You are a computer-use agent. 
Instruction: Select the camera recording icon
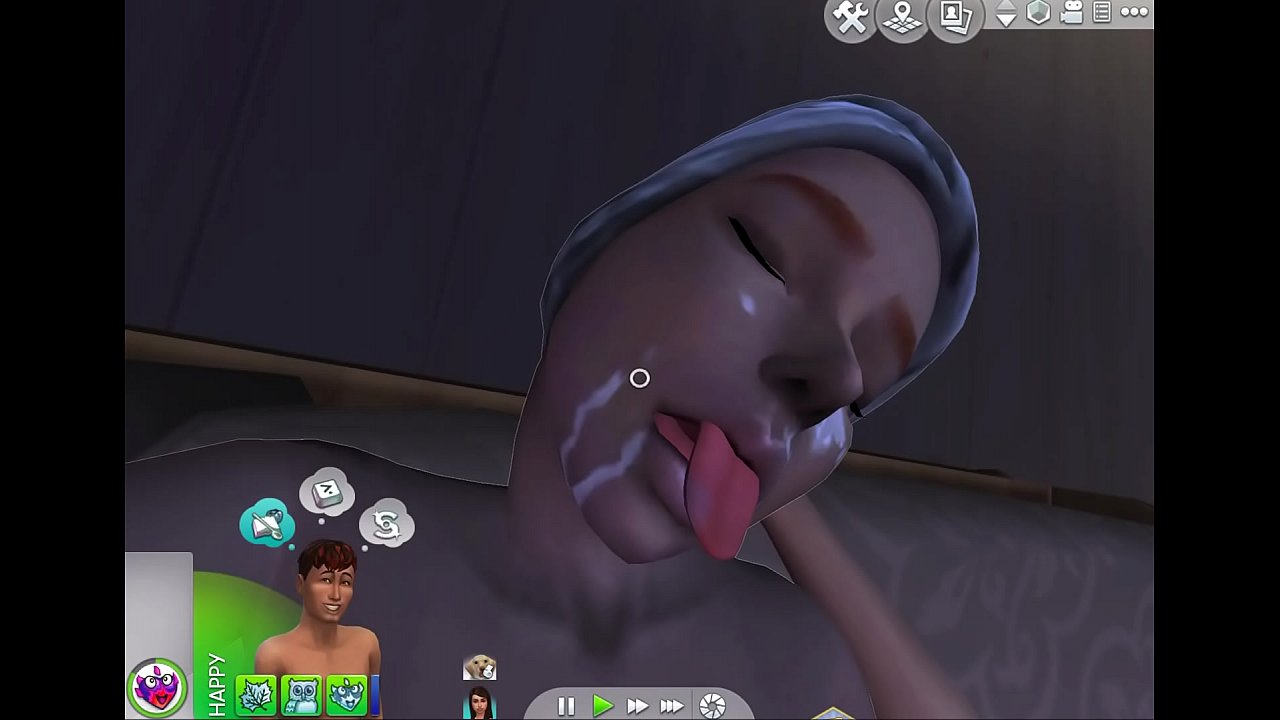1073,12
